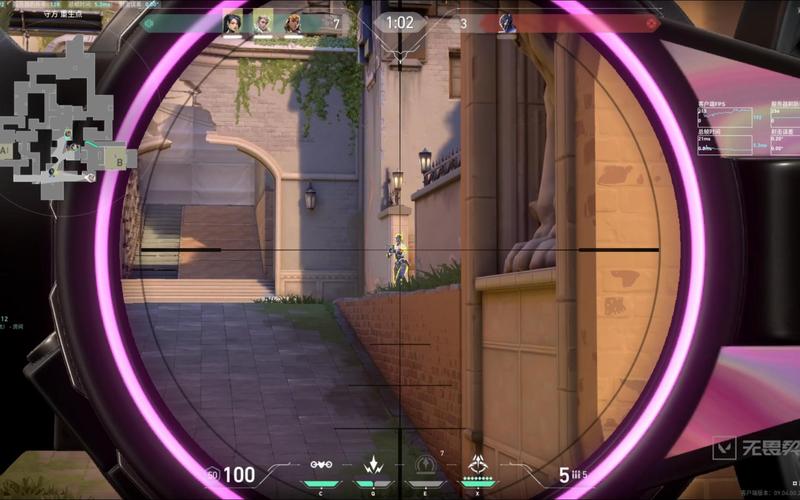
Task: Activate the C ability with linked orbs icon
Action: tap(321, 465)
